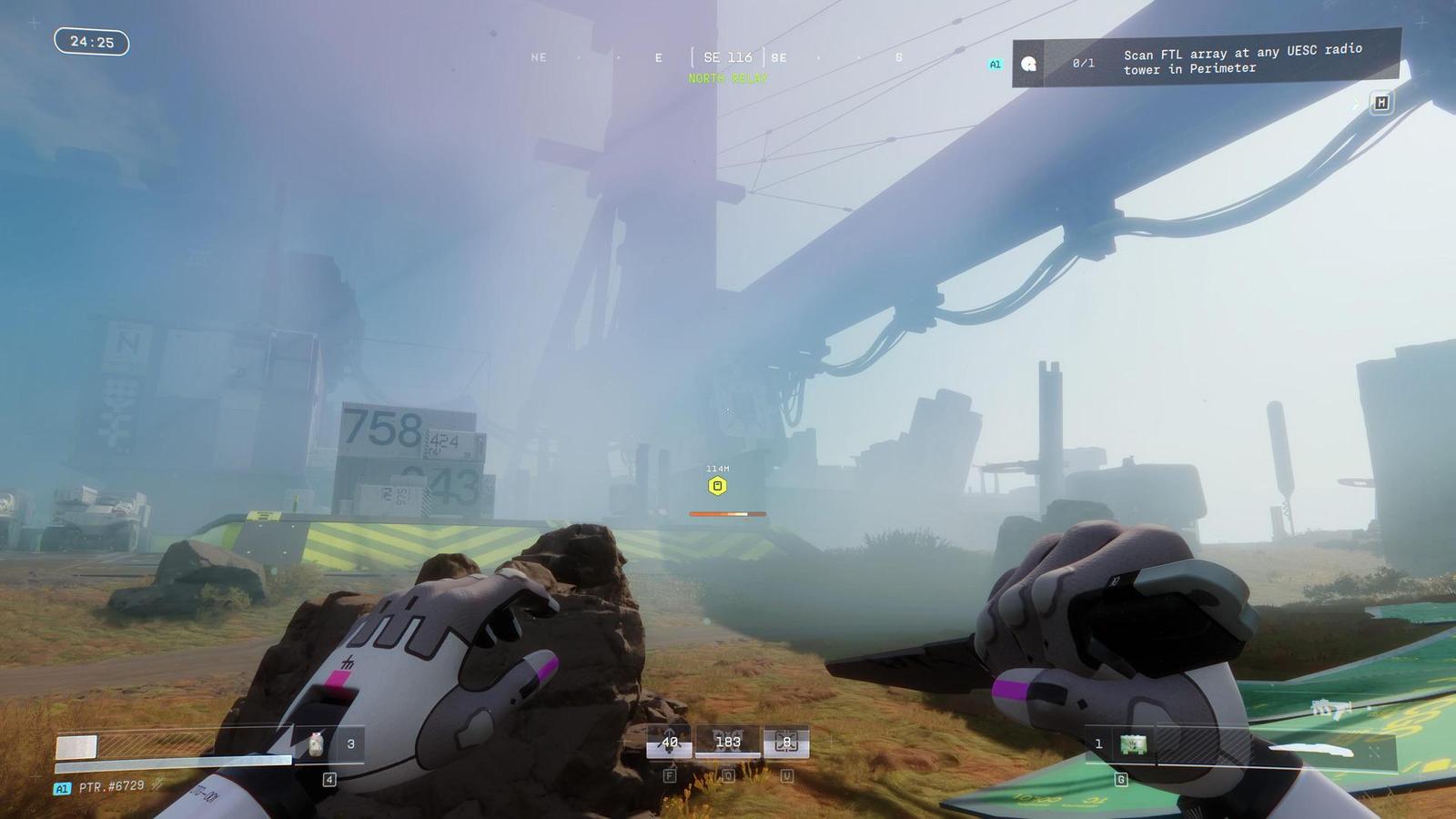Select the consumable canister slot
This screenshot has width=1456, height=819.
click(316, 744)
